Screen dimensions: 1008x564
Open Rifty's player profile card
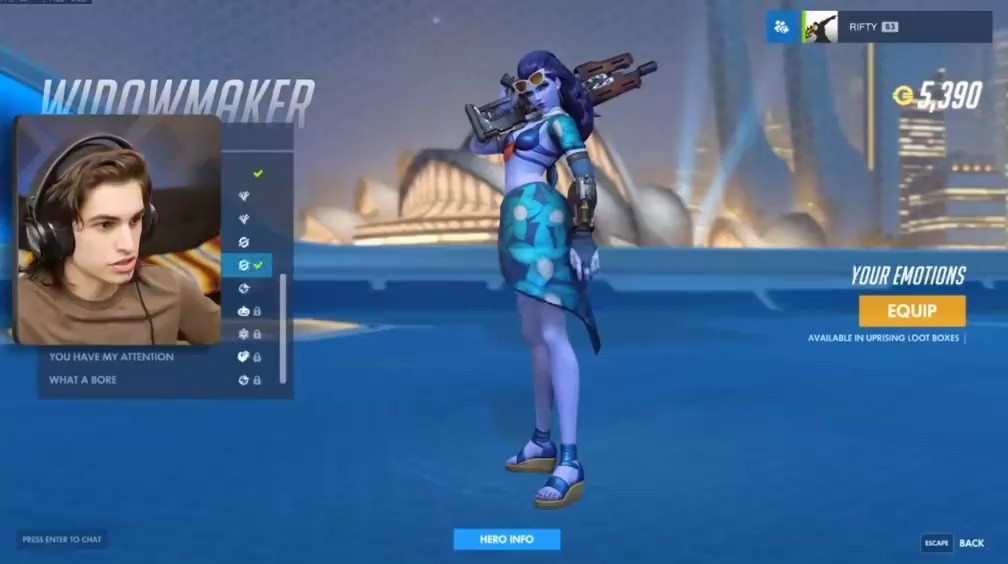[897, 27]
